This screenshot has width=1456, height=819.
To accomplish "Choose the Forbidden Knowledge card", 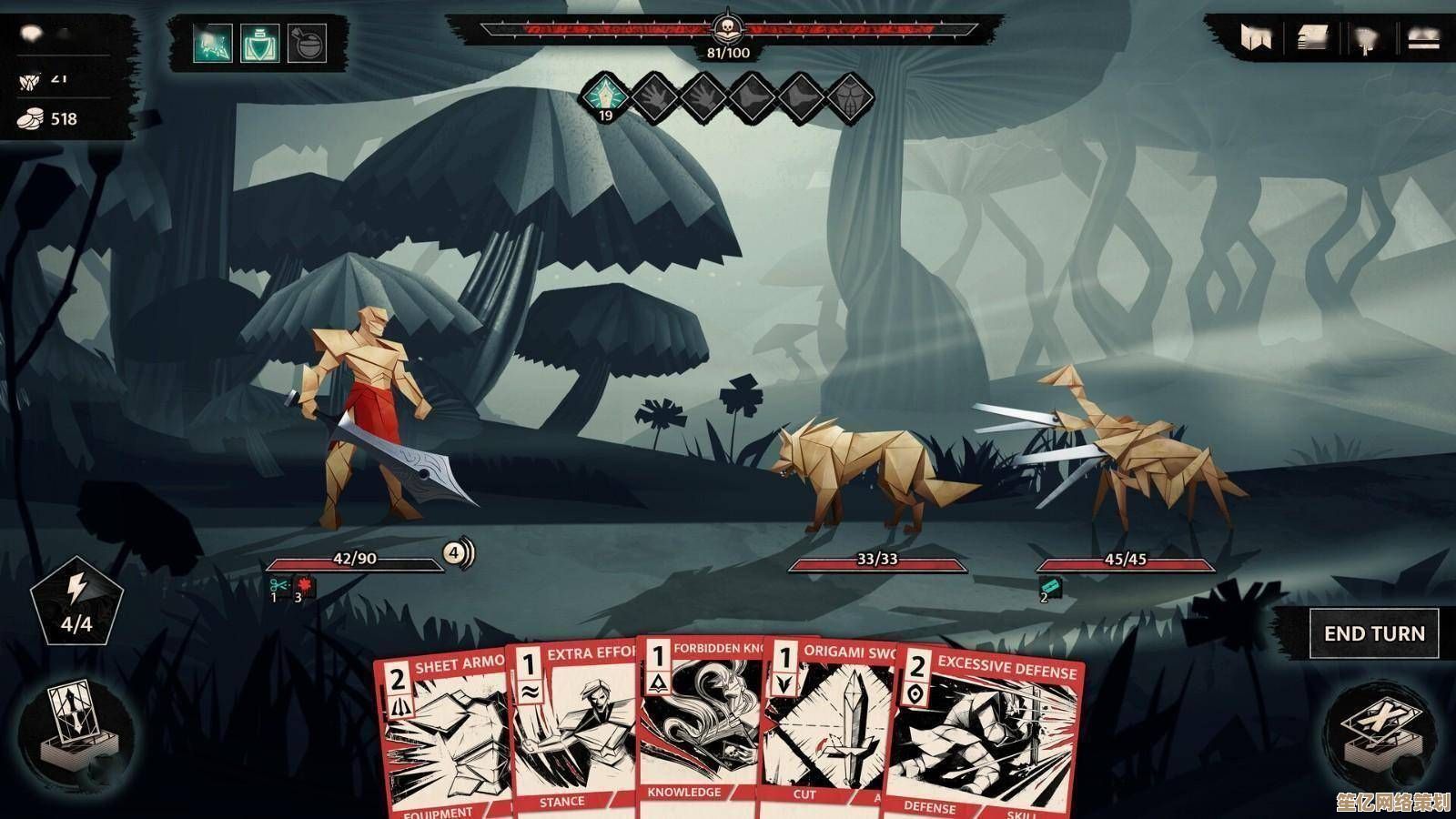I will [x=699, y=719].
